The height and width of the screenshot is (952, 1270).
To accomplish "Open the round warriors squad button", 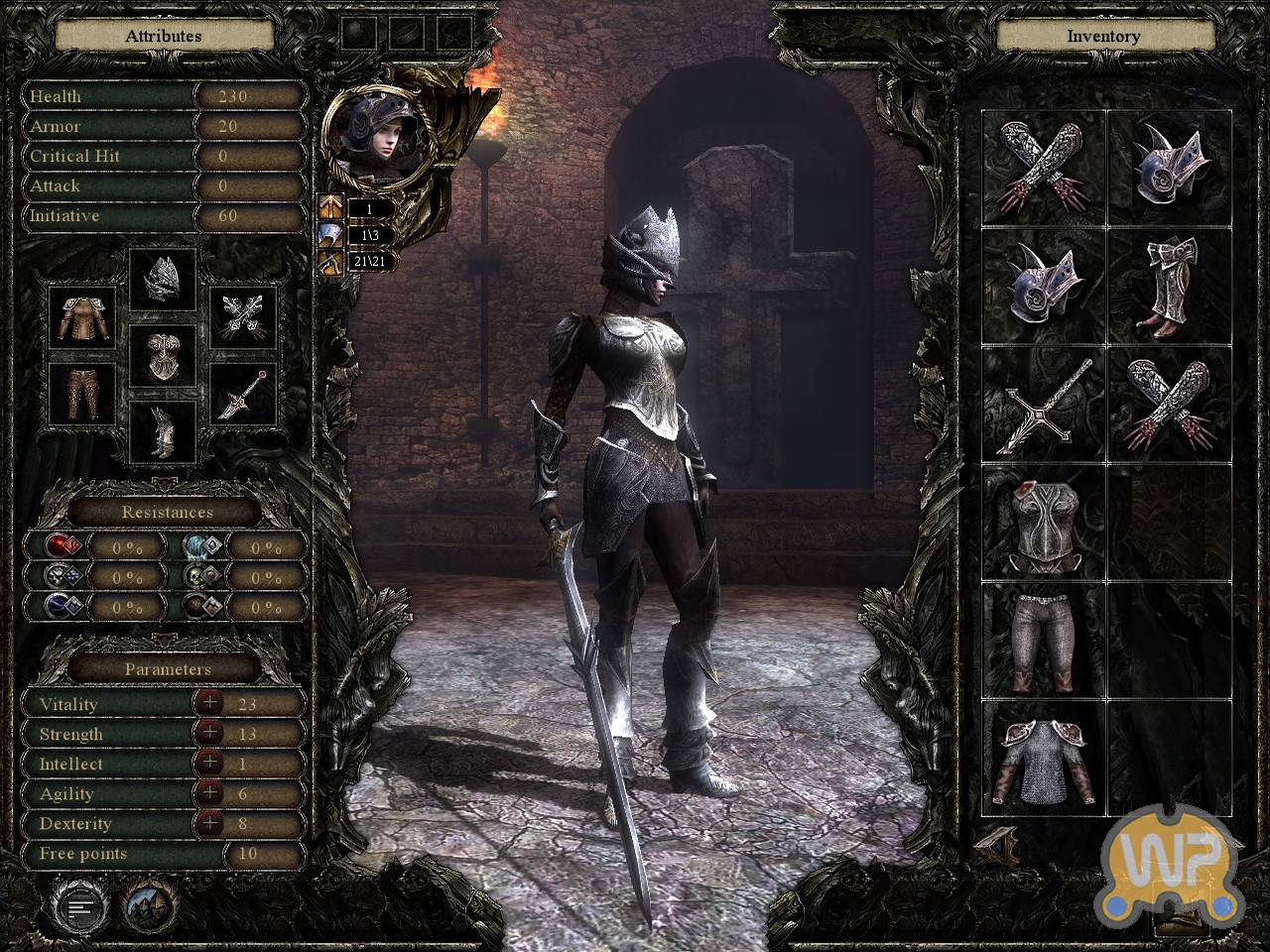I will 150,905.
